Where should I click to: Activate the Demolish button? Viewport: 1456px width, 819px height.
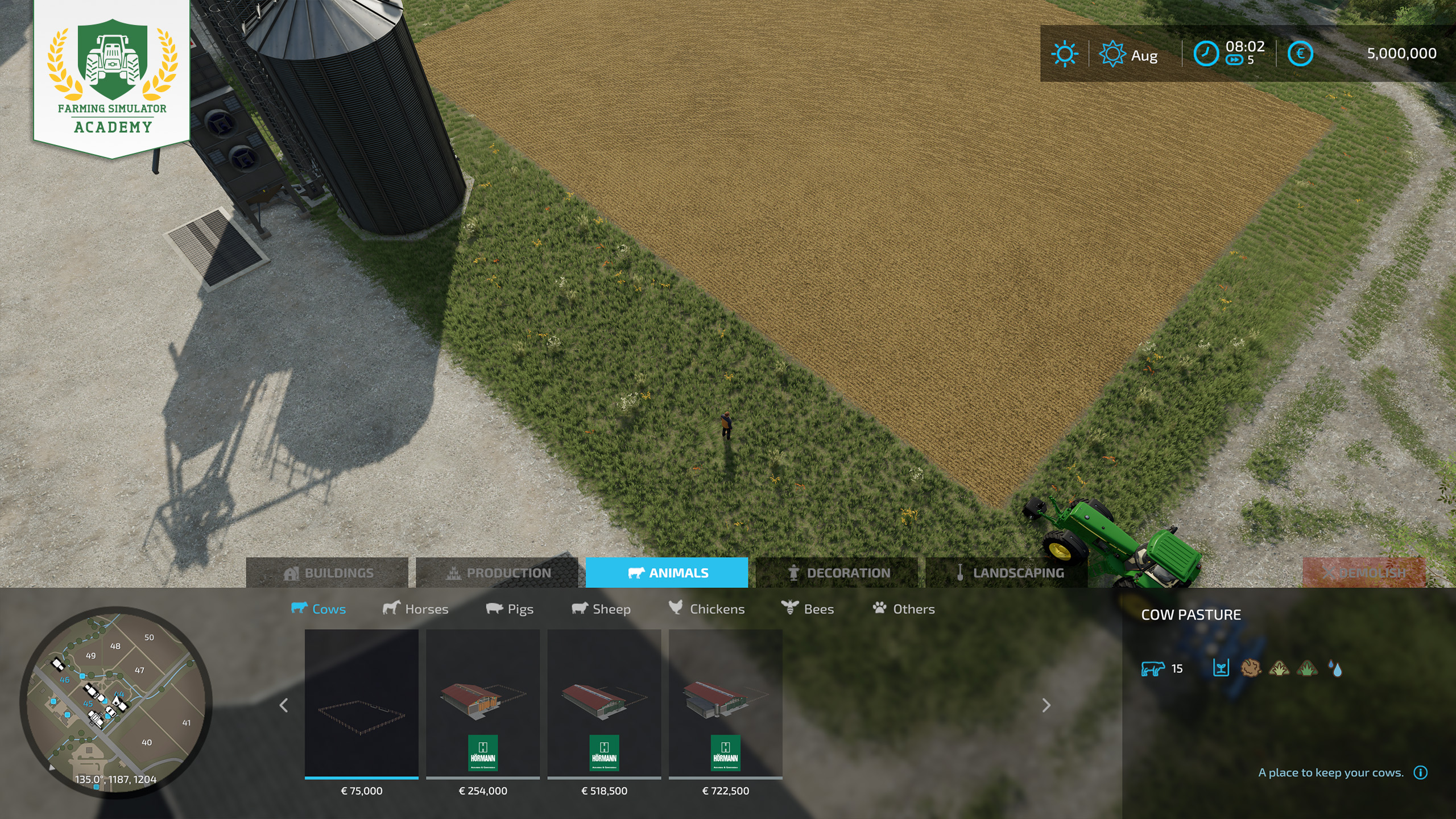coord(1364,573)
